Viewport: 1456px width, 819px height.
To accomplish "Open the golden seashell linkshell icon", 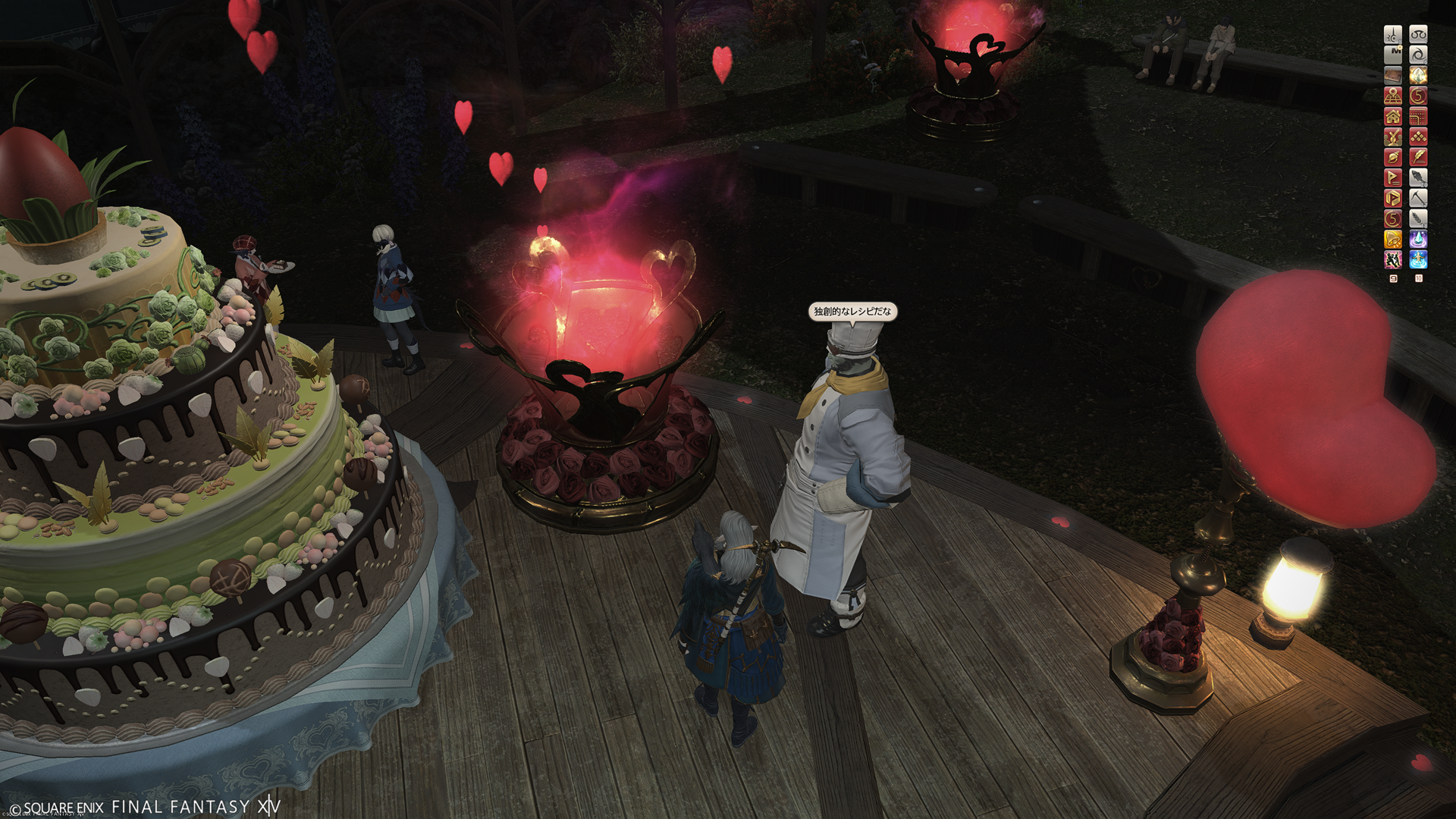I will tap(1393, 157).
